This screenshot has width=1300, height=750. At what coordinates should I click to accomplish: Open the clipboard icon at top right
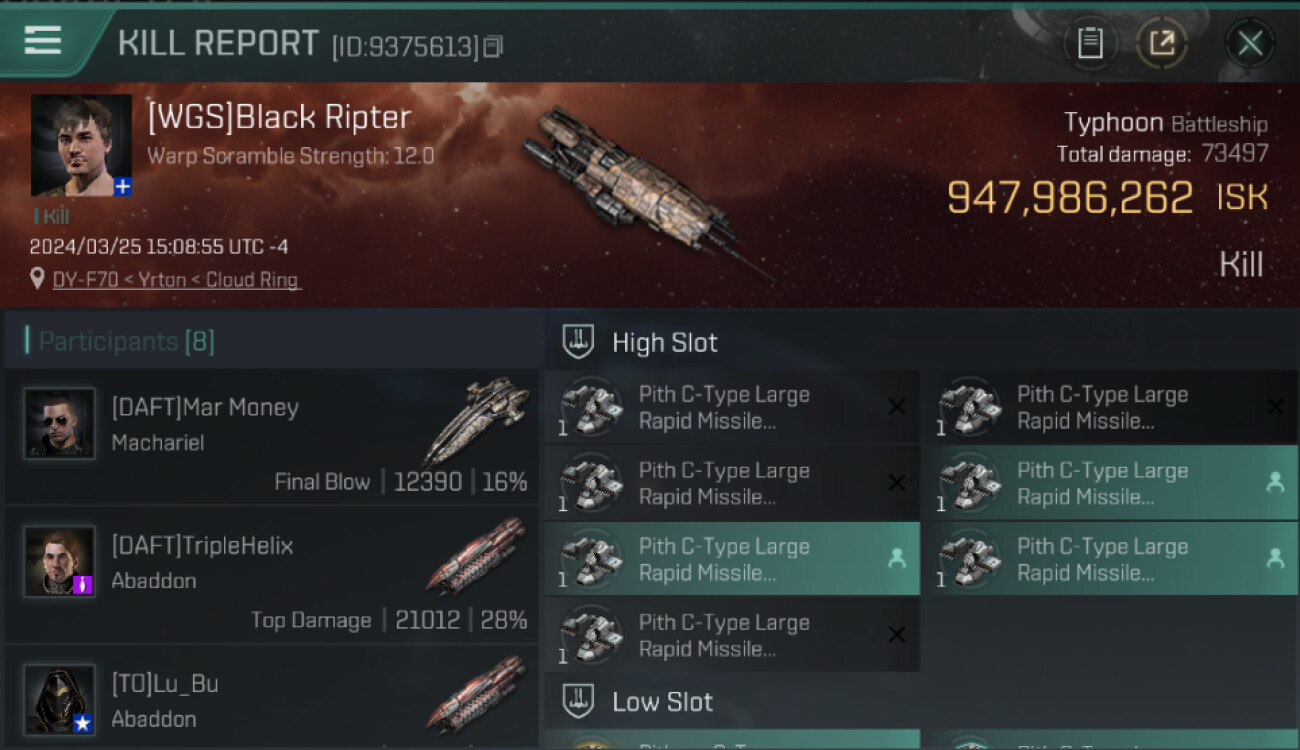point(1090,43)
